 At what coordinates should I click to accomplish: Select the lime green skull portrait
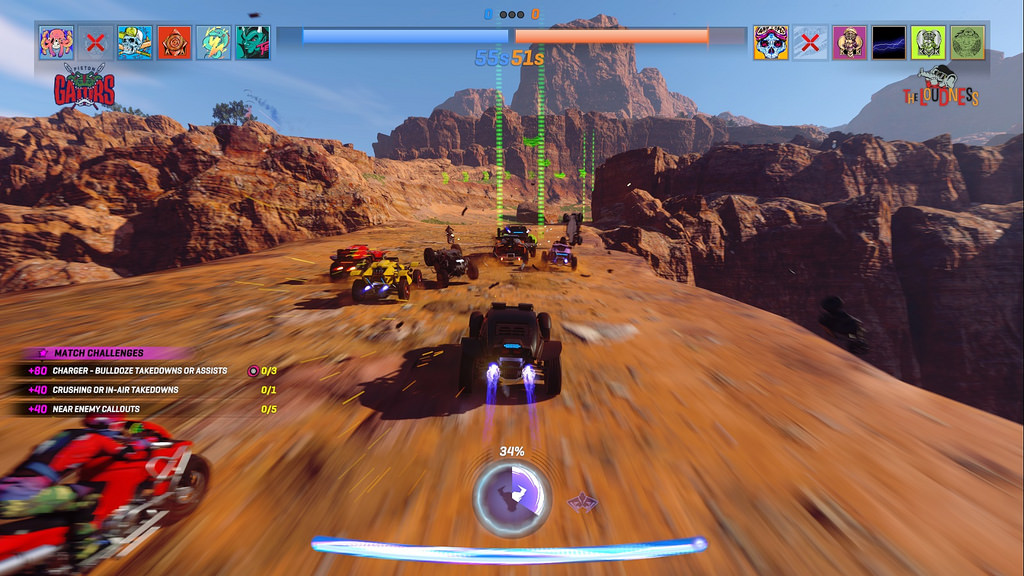[x=928, y=42]
